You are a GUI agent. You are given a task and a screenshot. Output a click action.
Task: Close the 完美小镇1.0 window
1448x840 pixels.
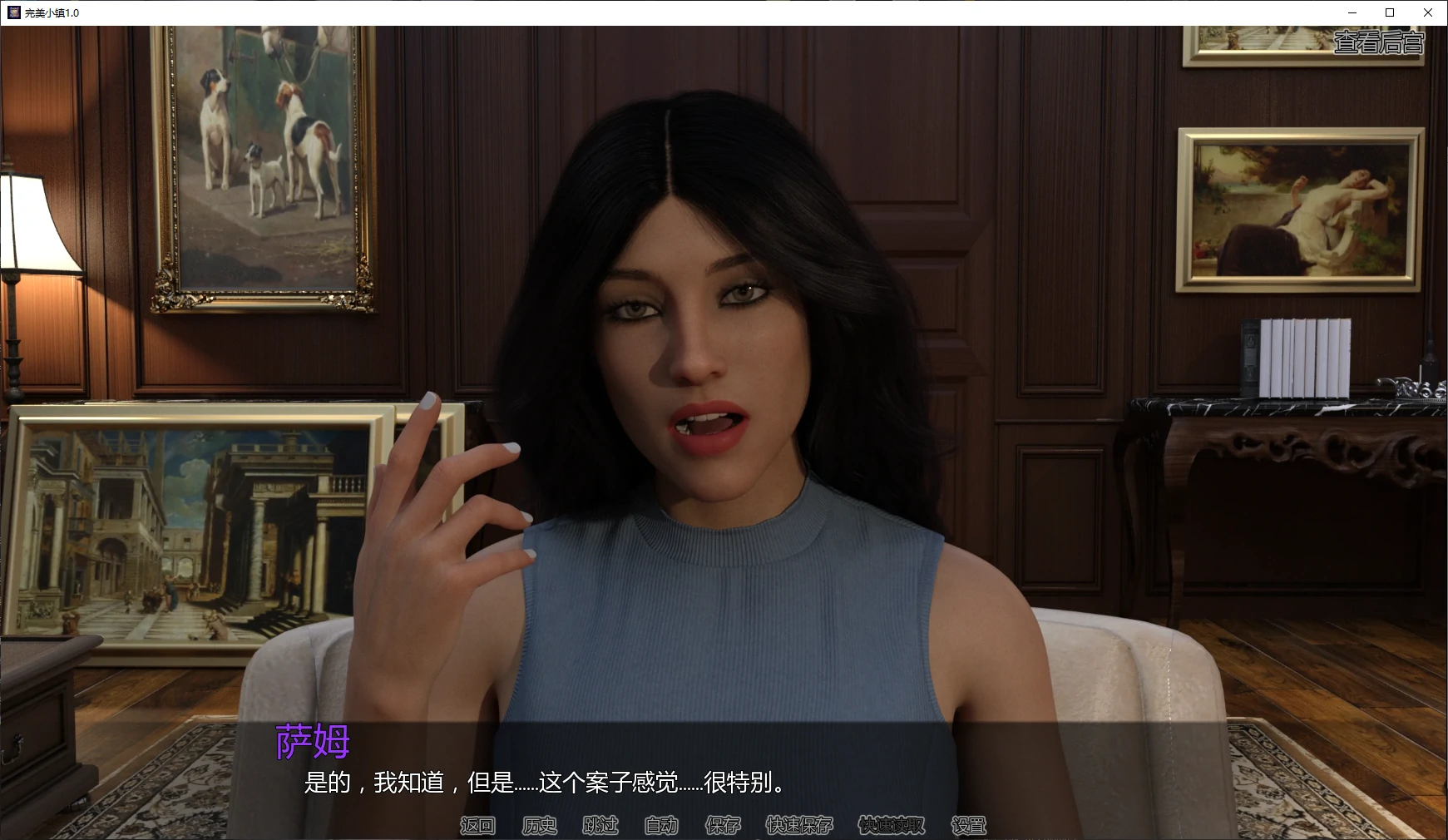pos(1428,12)
